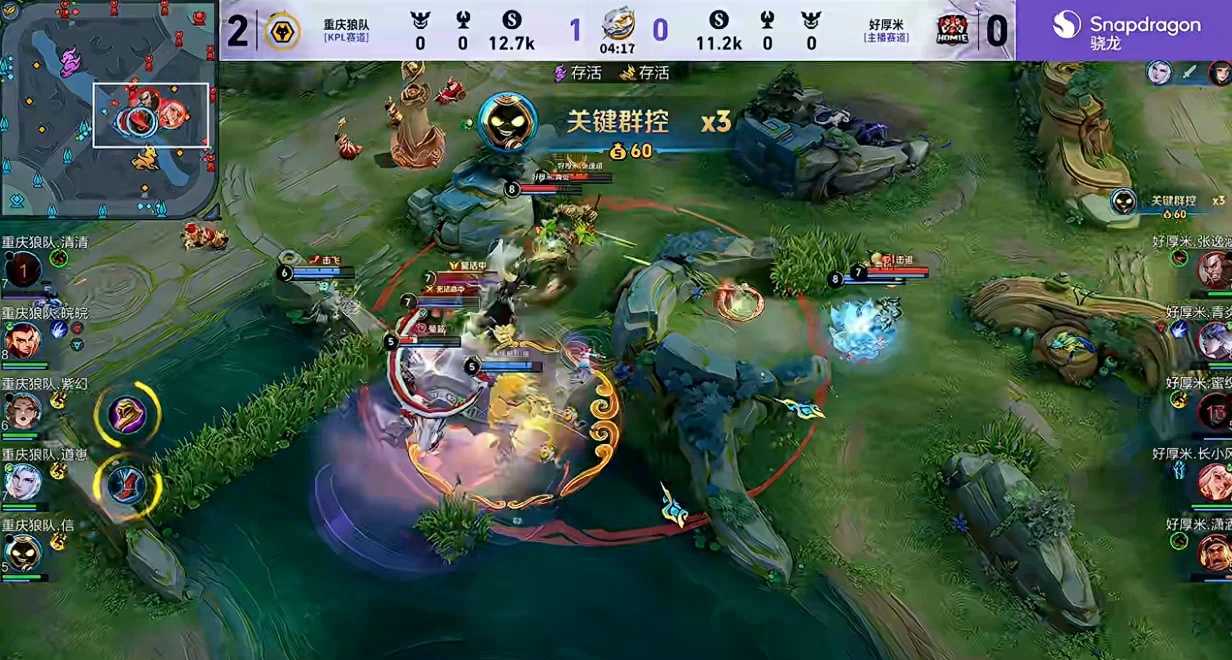Click the 关键群控 x3 announcement banner
This screenshot has height=660, width=1232.
coord(610,124)
